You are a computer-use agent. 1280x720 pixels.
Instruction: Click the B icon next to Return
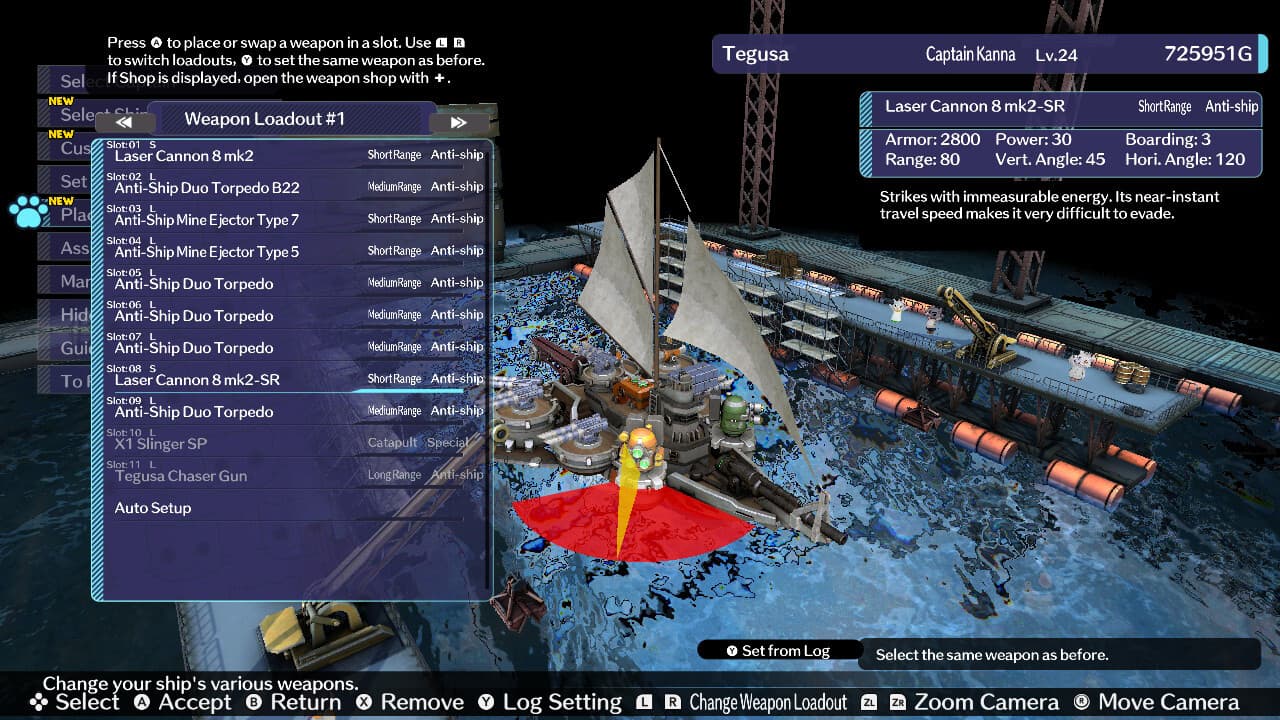pos(252,703)
